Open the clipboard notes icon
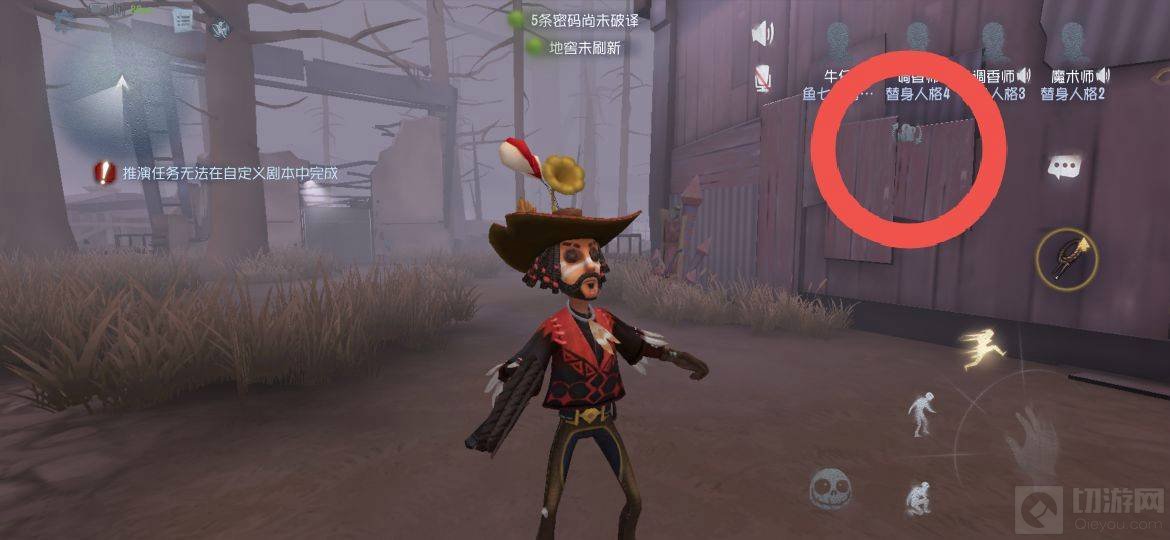Screen dimensions: 1170x540 pyautogui.click(x=182, y=21)
